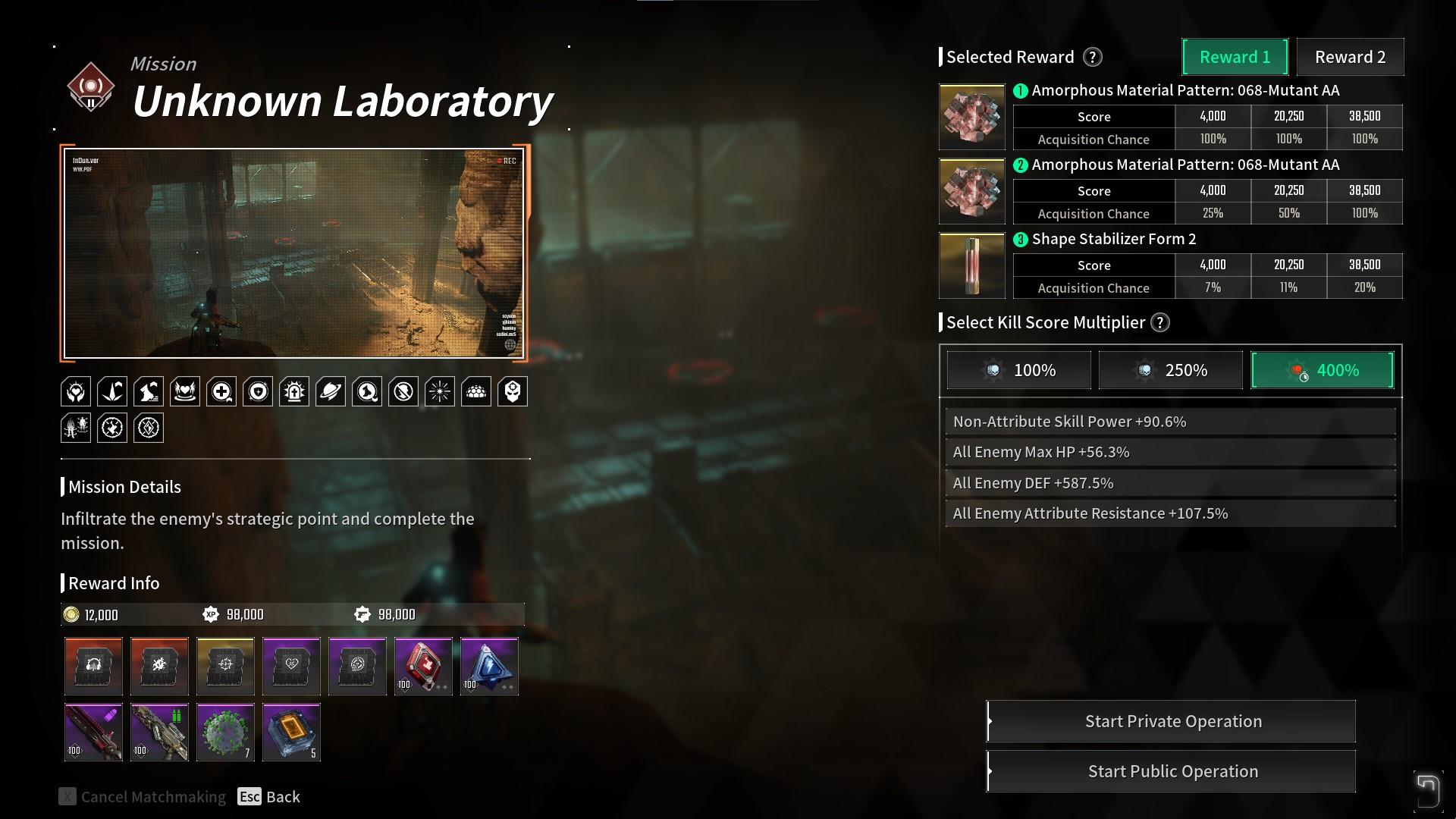Open Selected Reward help tooltip
Screen dimensions: 1456x819
click(1092, 57)
